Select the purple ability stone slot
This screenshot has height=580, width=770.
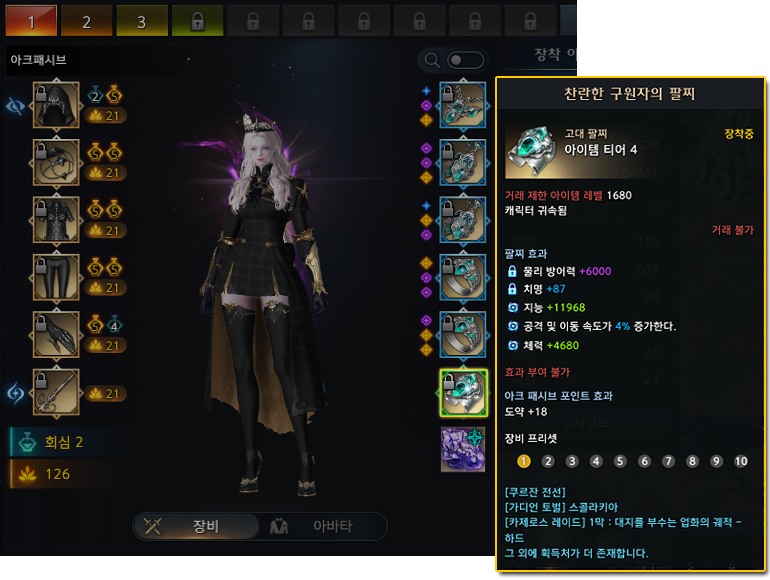point(464,449)
